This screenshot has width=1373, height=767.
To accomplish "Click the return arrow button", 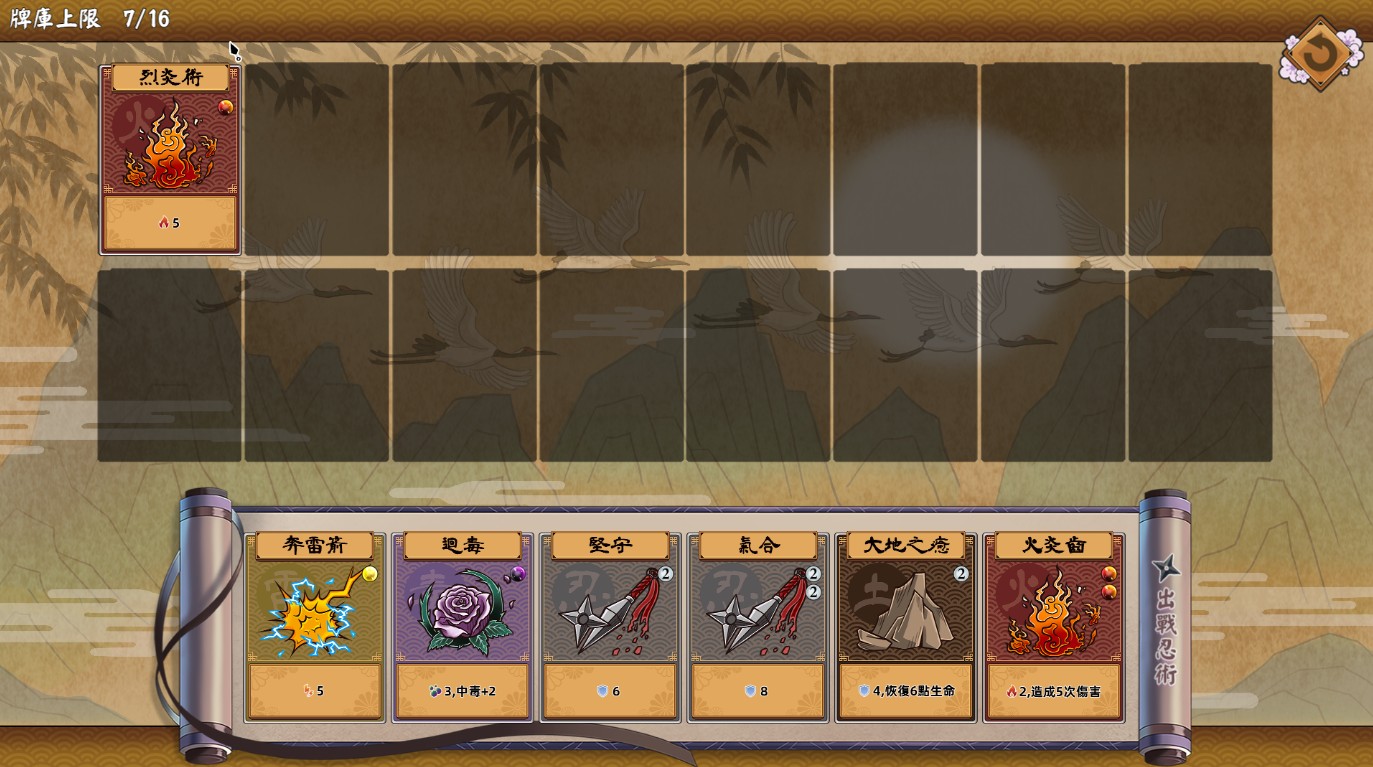I will point(1319,54).
